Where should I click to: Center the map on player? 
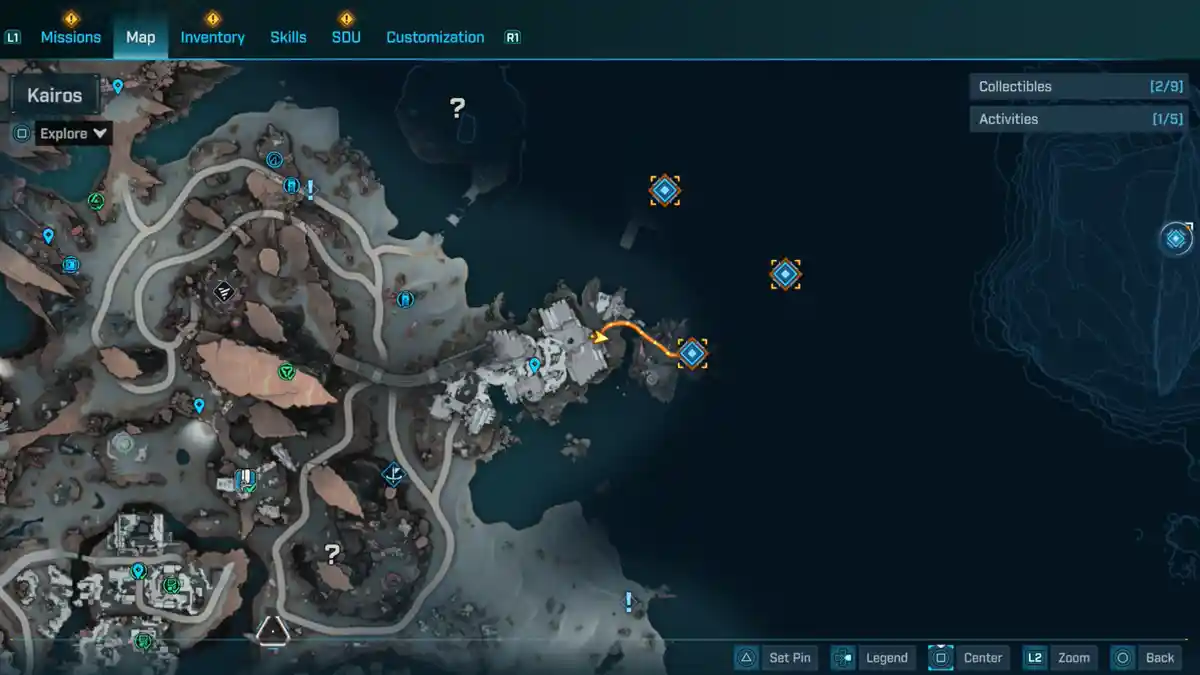tap(967, 657)
